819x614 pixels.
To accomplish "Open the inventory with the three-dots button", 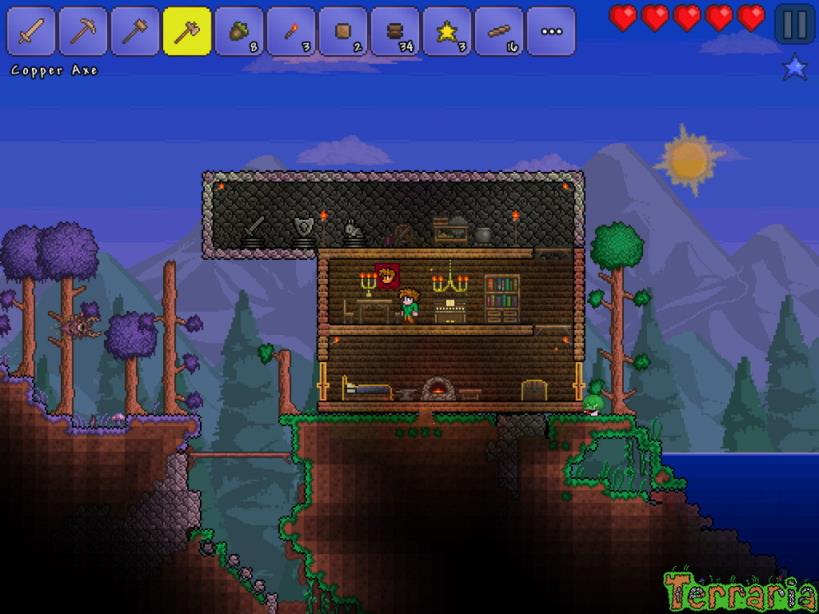I will pos(551,31).
